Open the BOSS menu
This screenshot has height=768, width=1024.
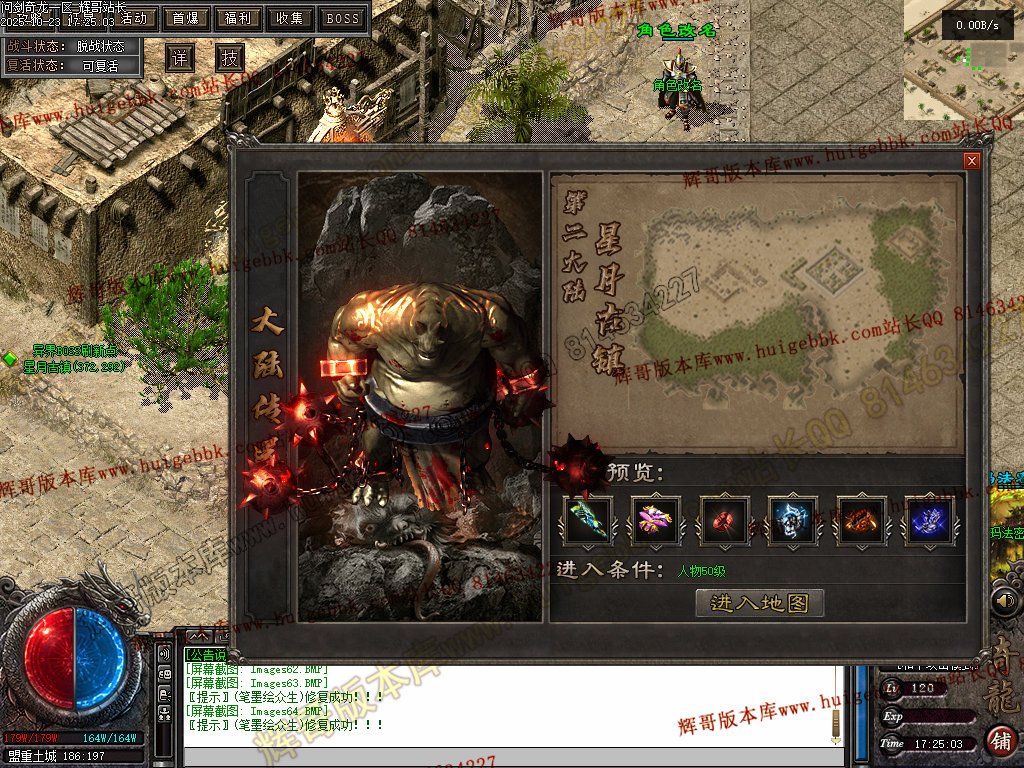pos(342,18)
